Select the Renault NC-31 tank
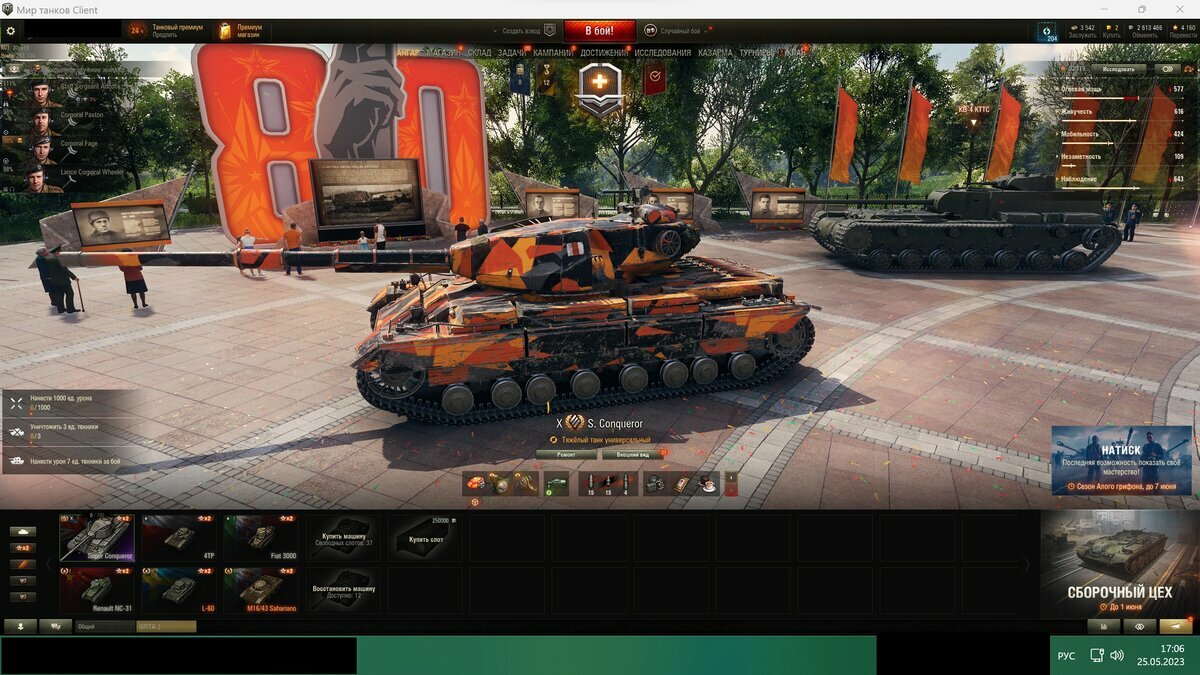The width and height of the screenshot is (1200, 675). click(x=97, y=589)
